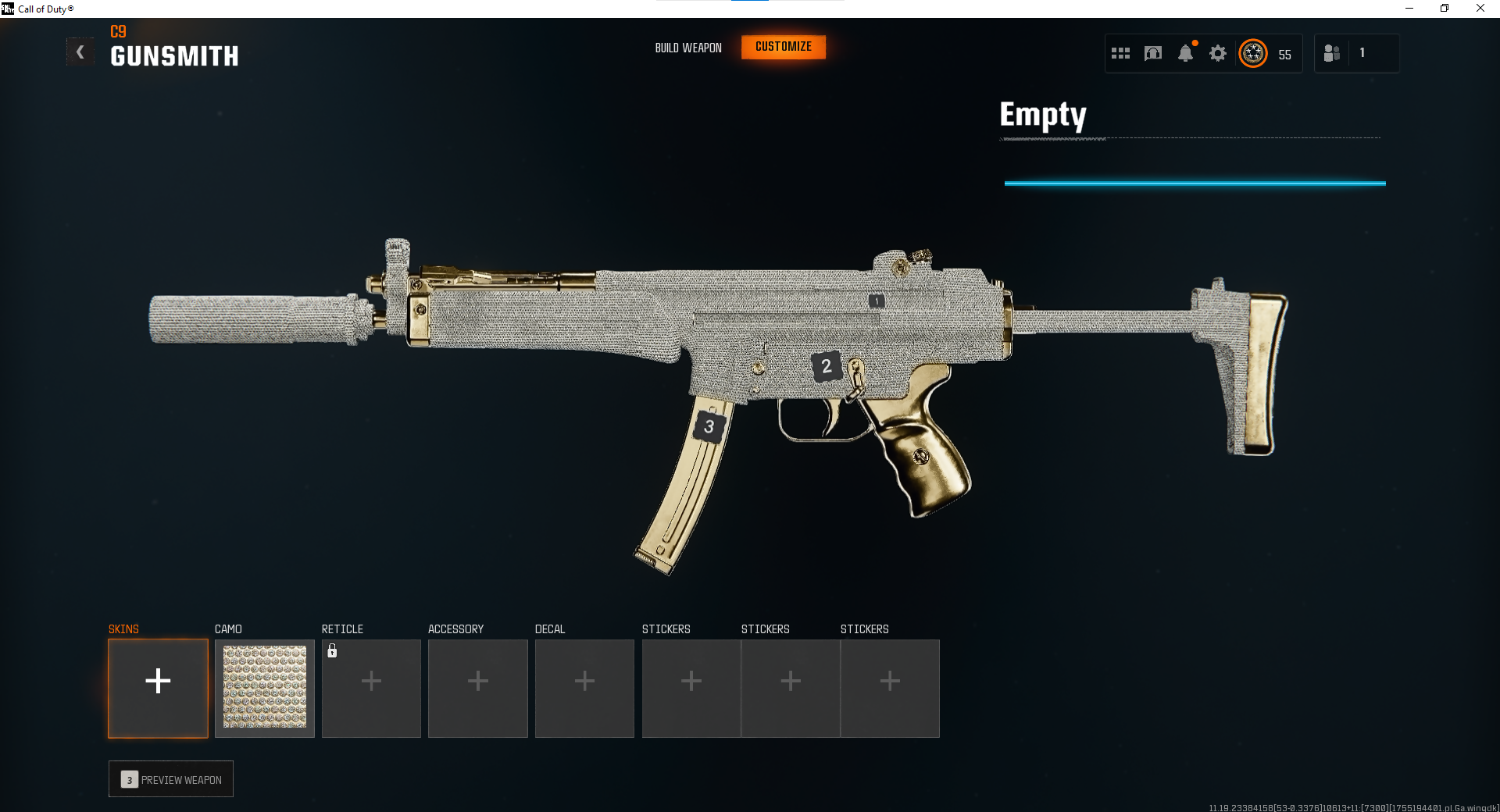Close the Call of Duty window
Image resolution: width=1500 pixels, height=812 pixels.
pos(1480,9)
